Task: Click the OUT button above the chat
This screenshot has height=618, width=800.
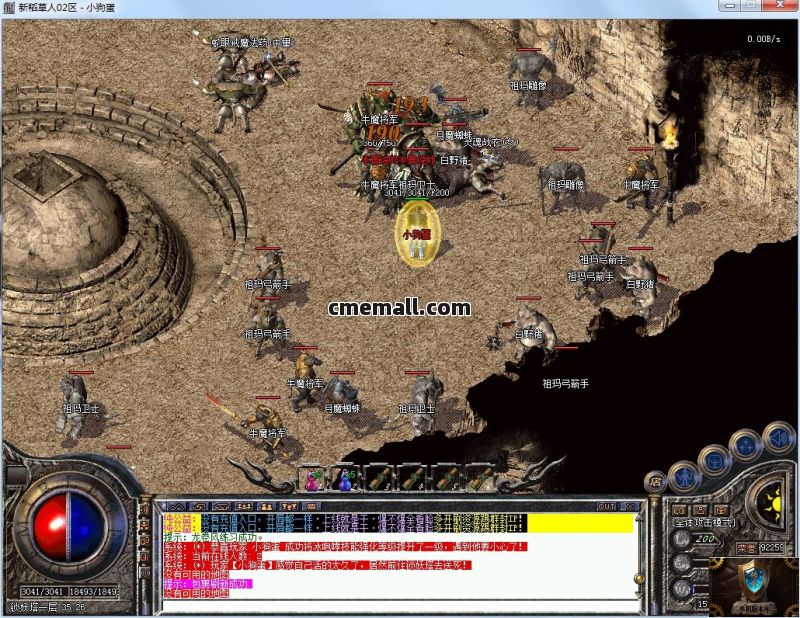Action: [606, 506]
